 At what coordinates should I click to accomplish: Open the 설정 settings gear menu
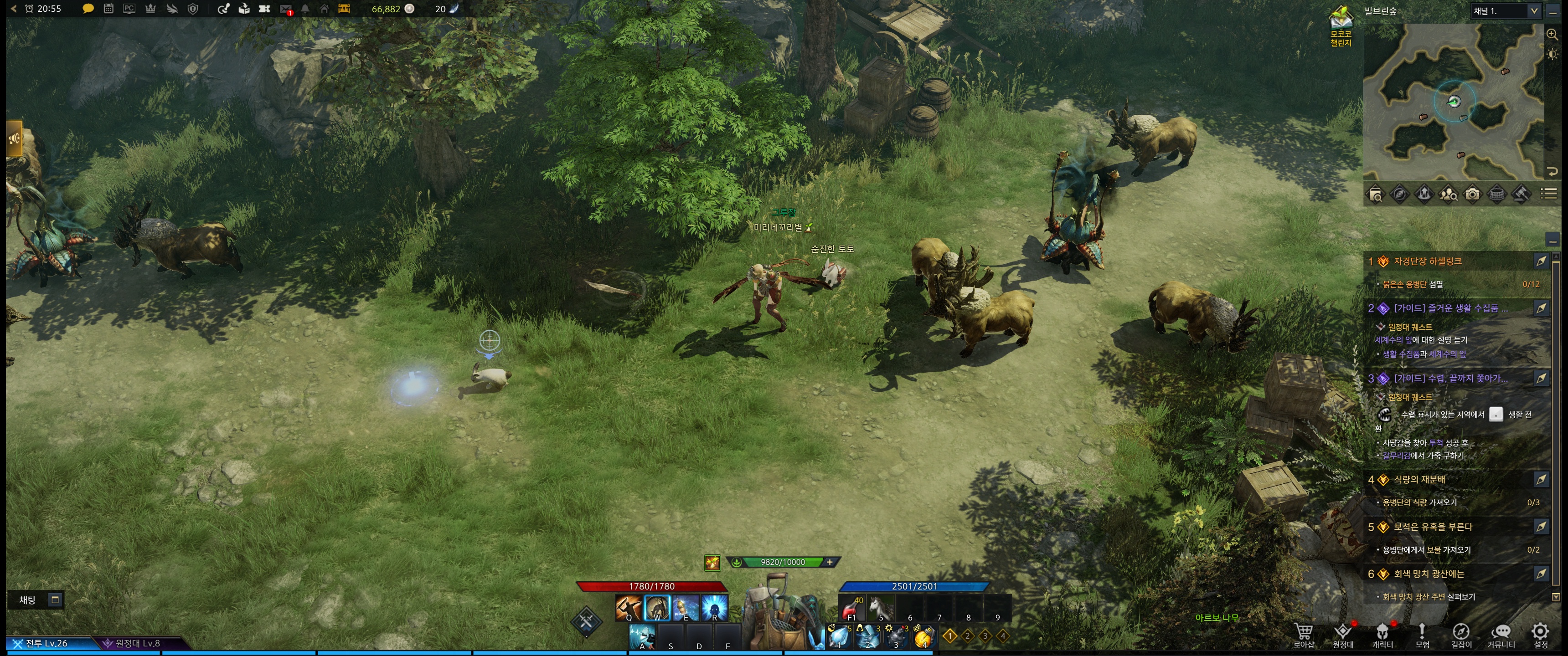pos(1540,634)
